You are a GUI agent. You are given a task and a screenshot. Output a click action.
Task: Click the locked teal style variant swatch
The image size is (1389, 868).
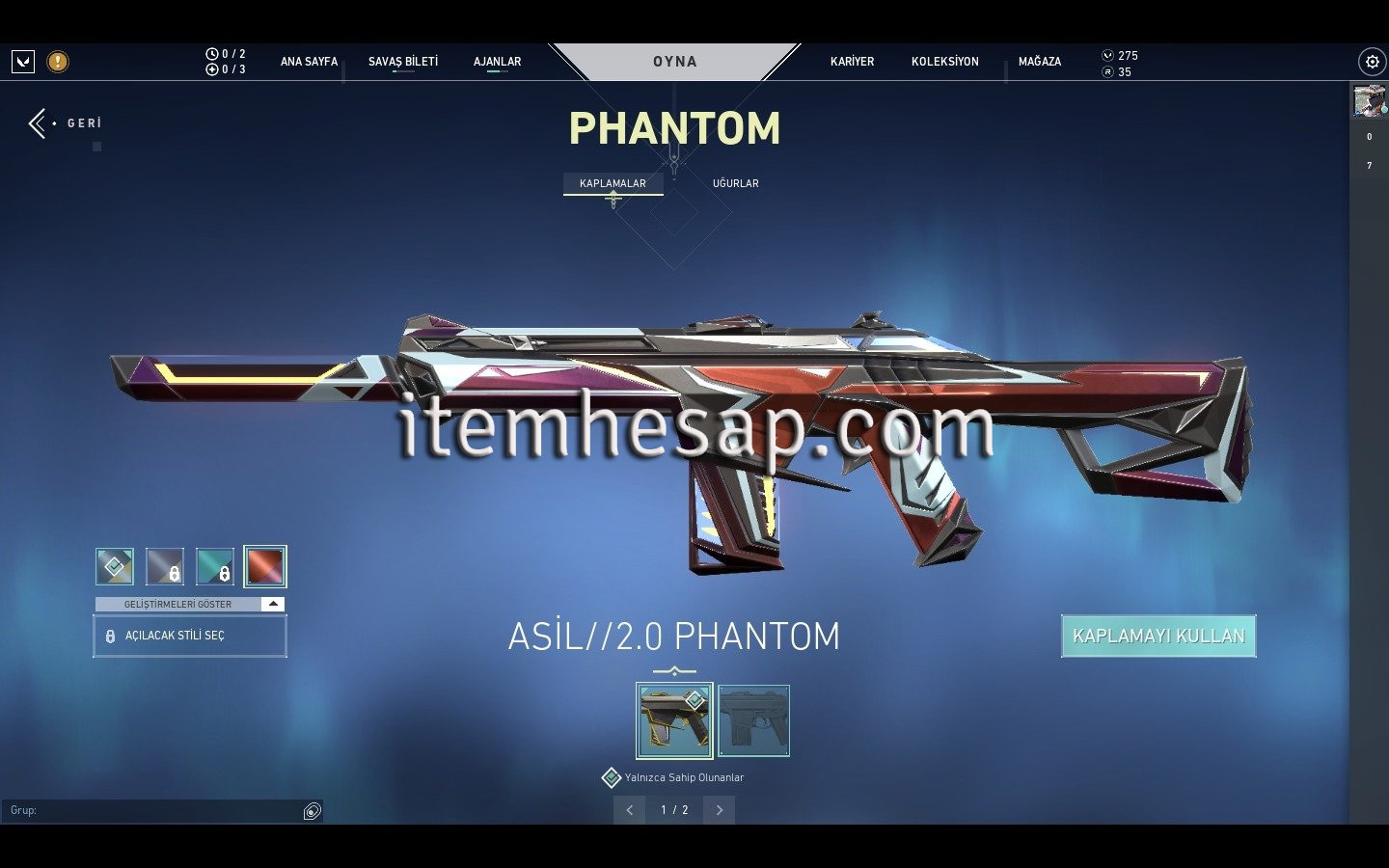[215, 566]
